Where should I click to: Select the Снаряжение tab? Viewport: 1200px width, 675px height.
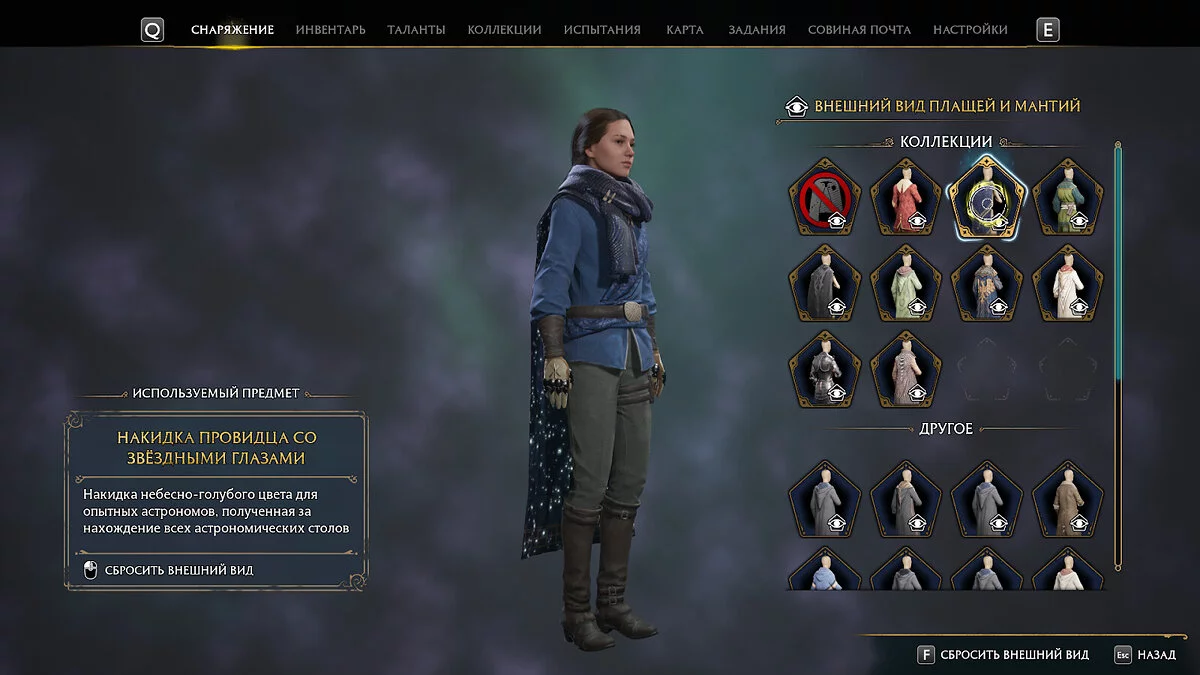click(232, 30)
